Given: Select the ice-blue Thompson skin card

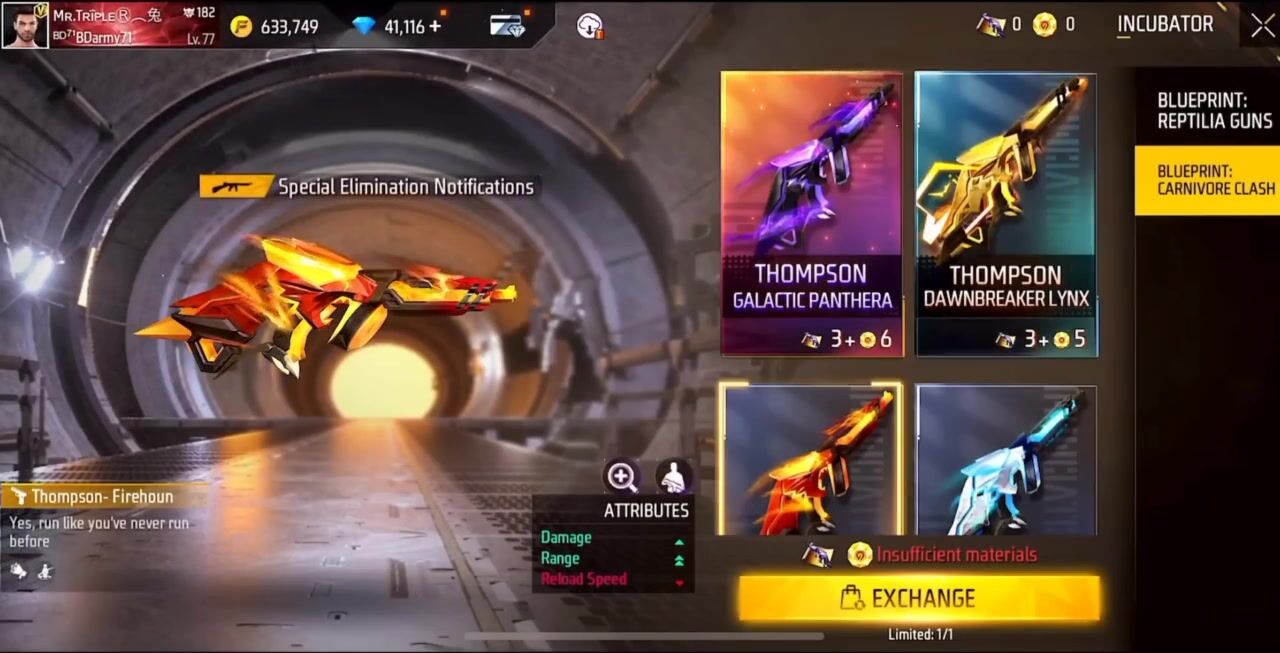Looking at the screenshot, I should click(x=1005, y=461).
